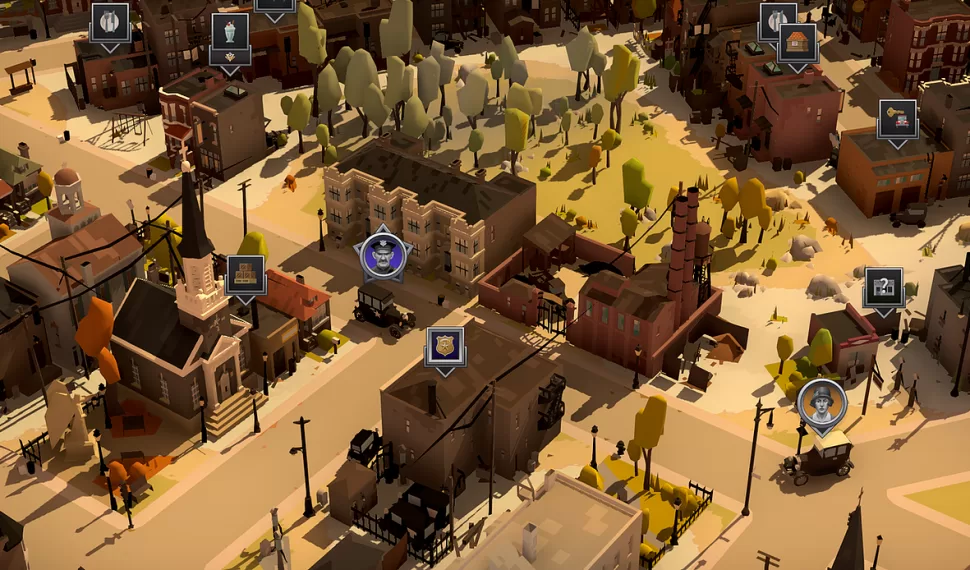Select the police officer portrait marker
Screen dimensions: 970x570
tap(385, 255)
